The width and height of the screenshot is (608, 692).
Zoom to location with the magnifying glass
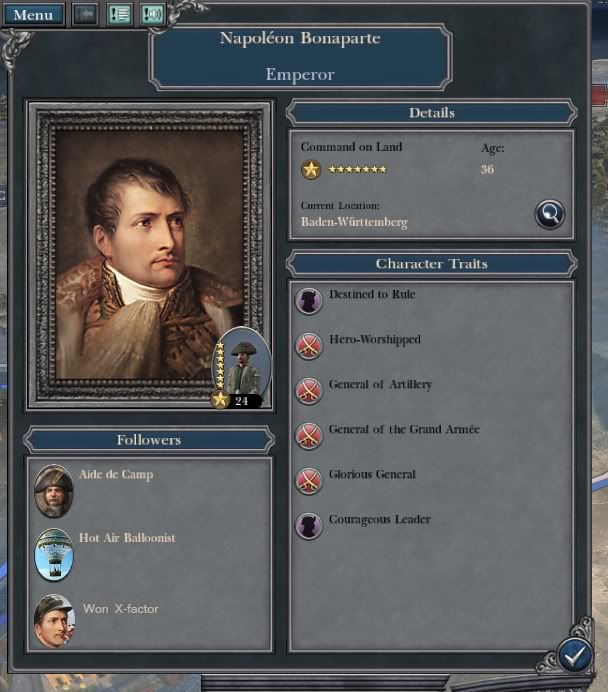point(549,213)
